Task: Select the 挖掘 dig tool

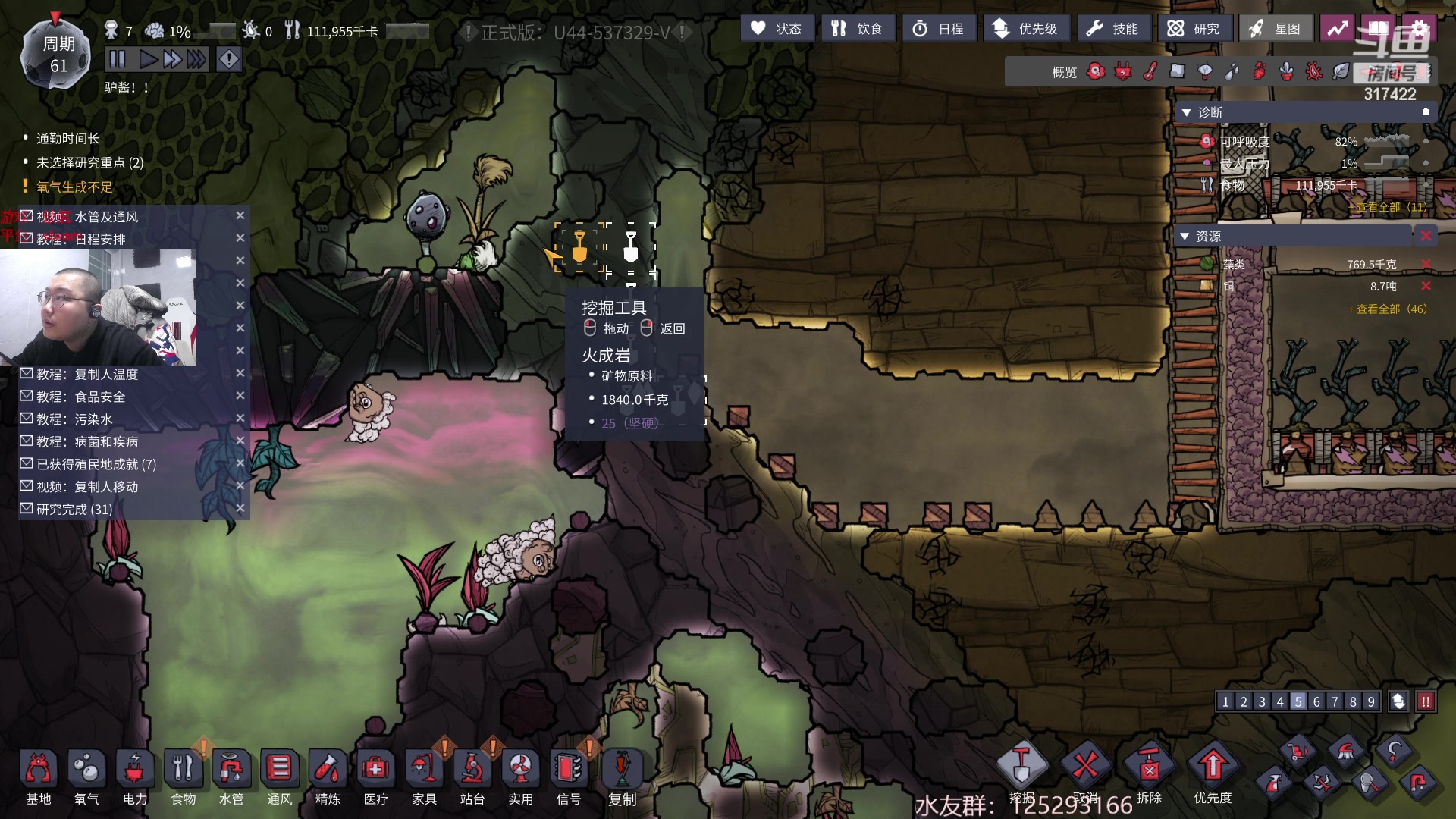Action: (1021, 767)
